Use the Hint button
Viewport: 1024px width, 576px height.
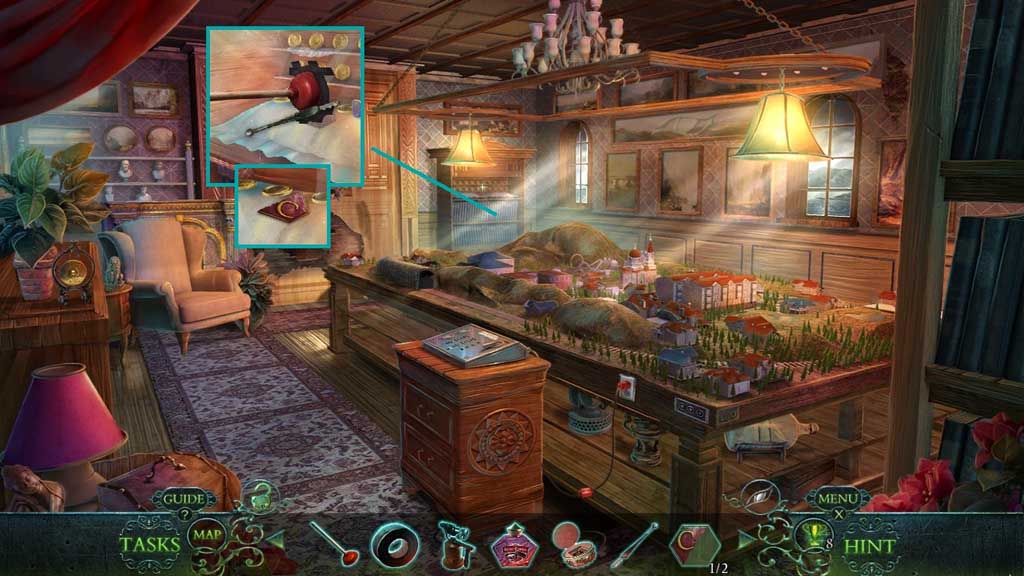tap(869, 546)
